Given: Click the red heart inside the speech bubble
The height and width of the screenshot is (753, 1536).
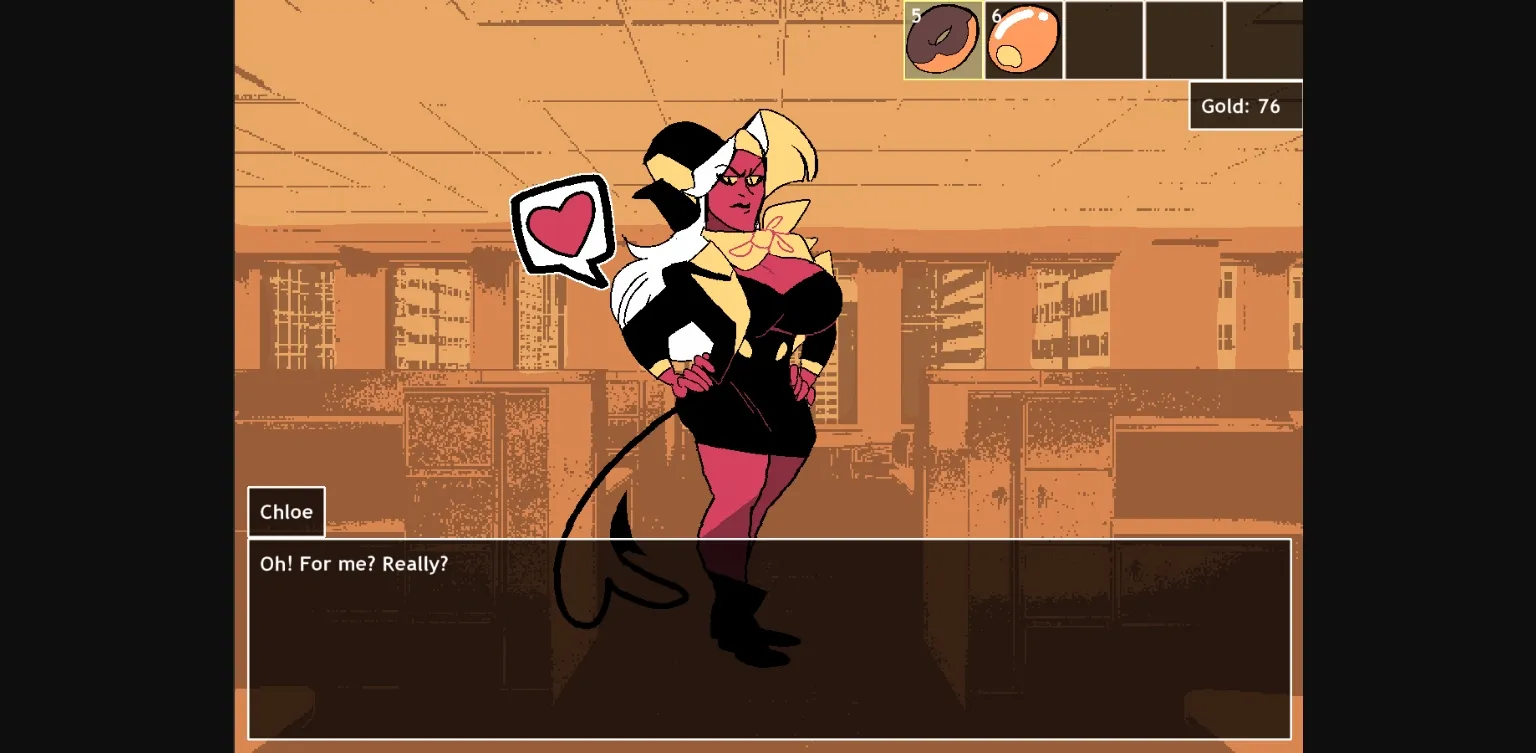Looking at the screenshot, I should coord(563,230).
